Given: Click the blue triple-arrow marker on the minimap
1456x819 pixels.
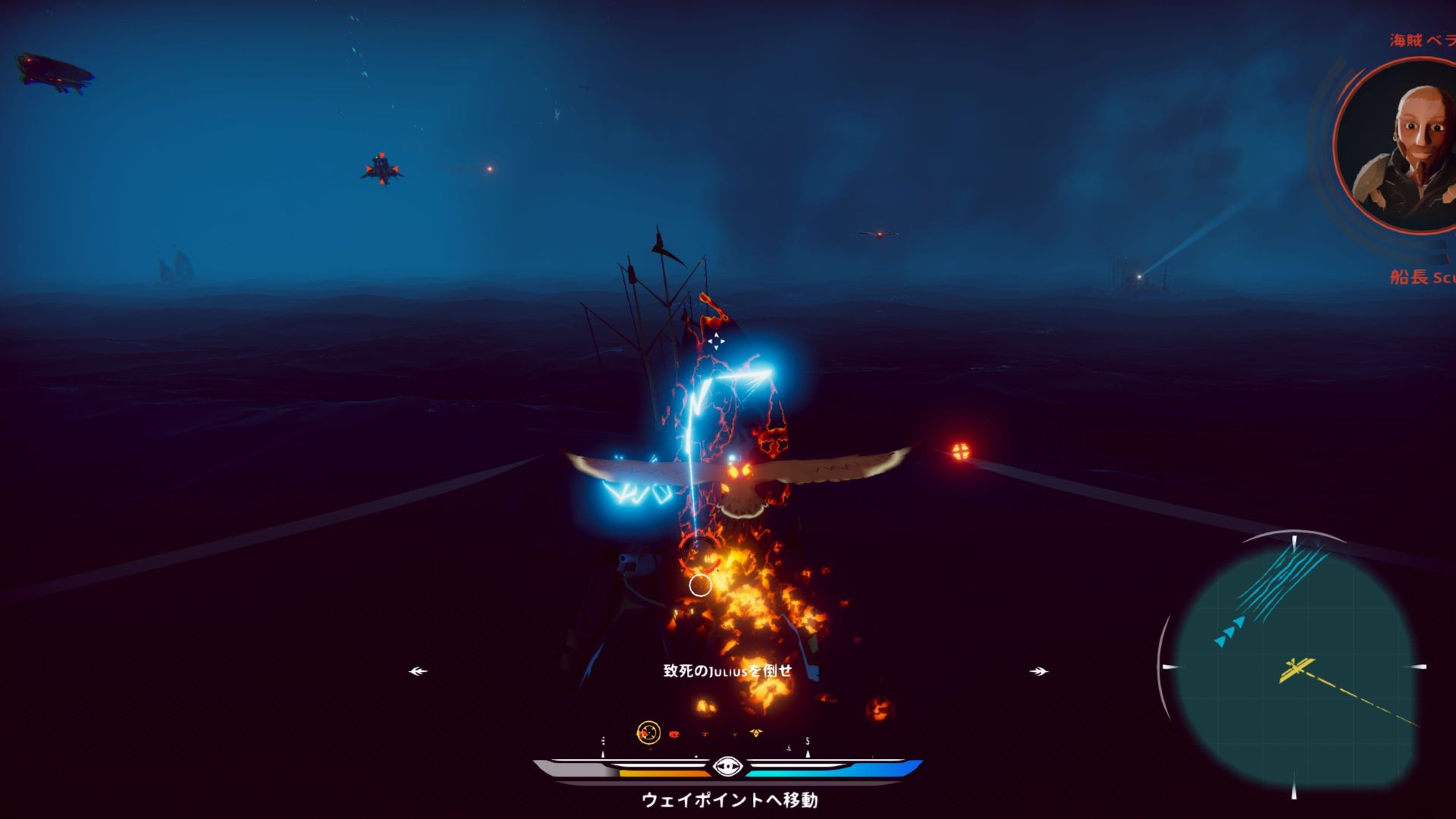Looking at the screenshot, I should pyautogui.click(x=1229, y=632).
